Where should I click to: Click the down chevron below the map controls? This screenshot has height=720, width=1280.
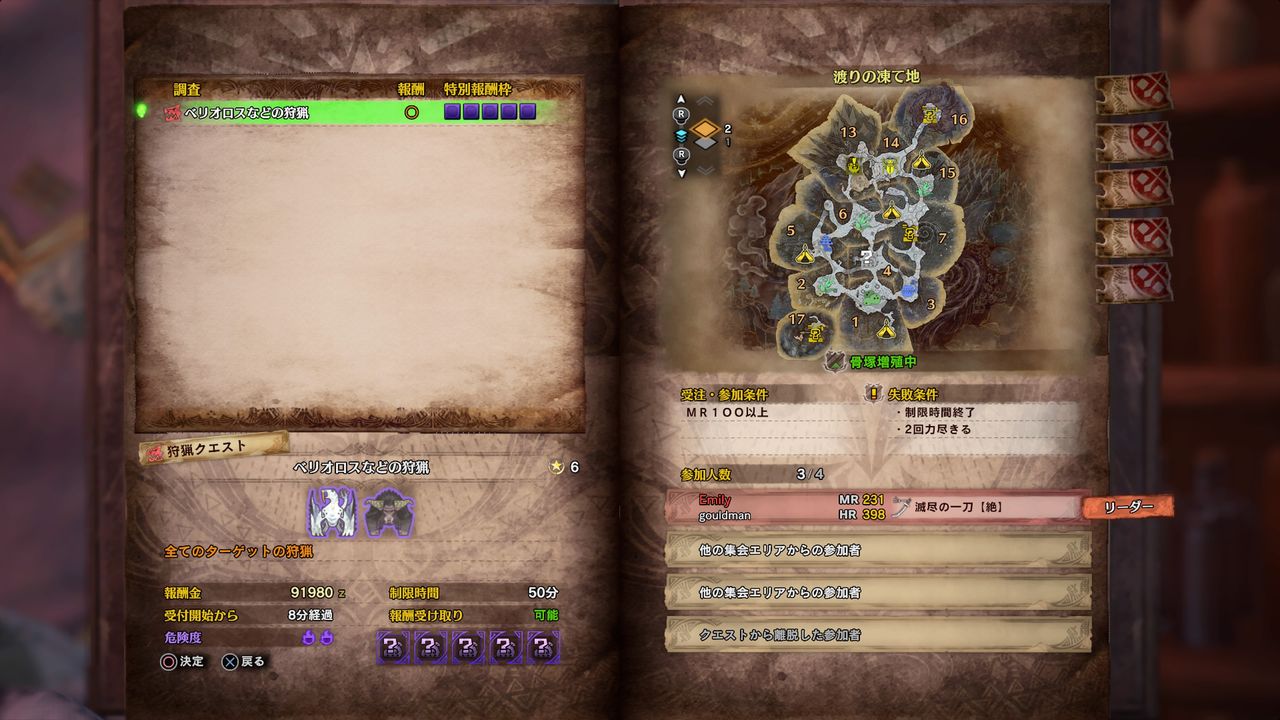tap(704, 170)
